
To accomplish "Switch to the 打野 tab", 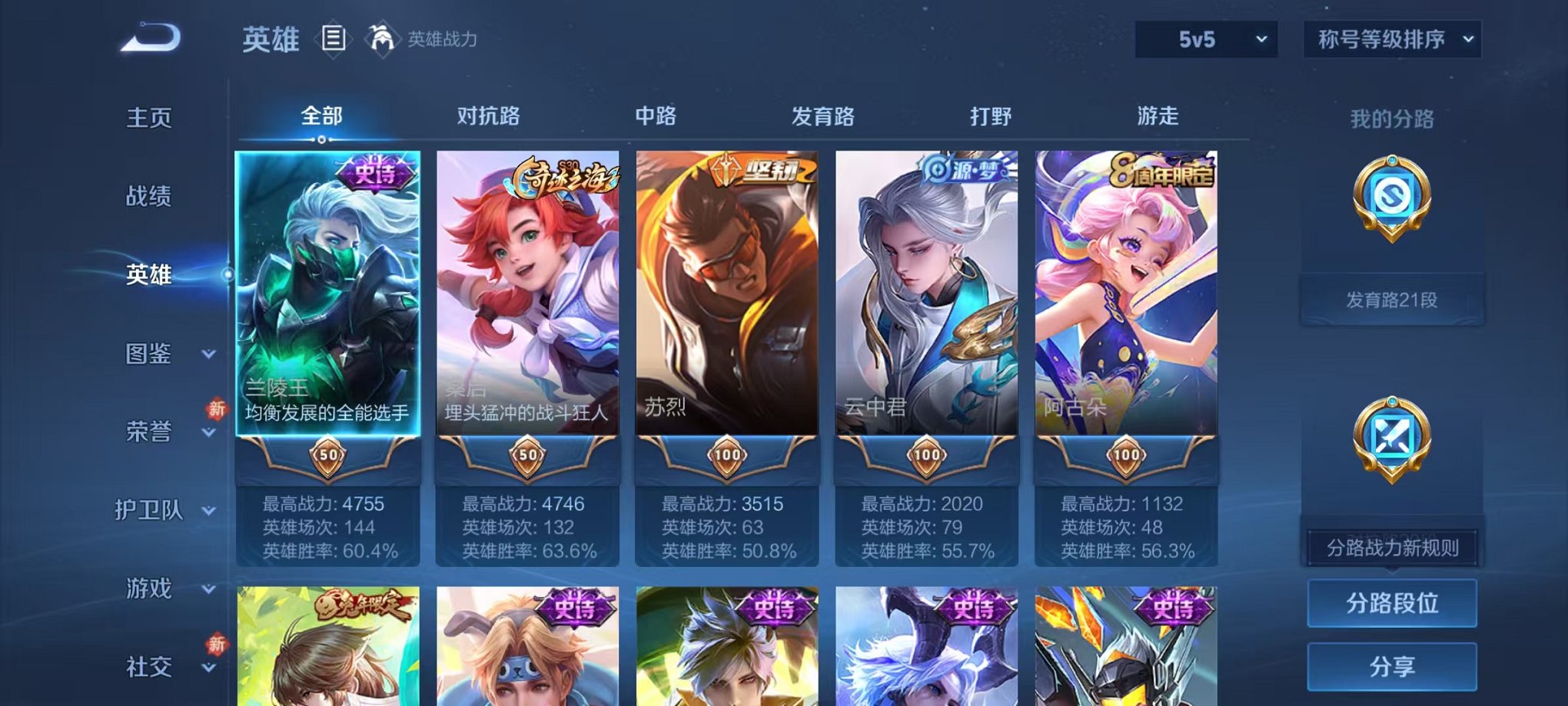I will pos(992,115).
